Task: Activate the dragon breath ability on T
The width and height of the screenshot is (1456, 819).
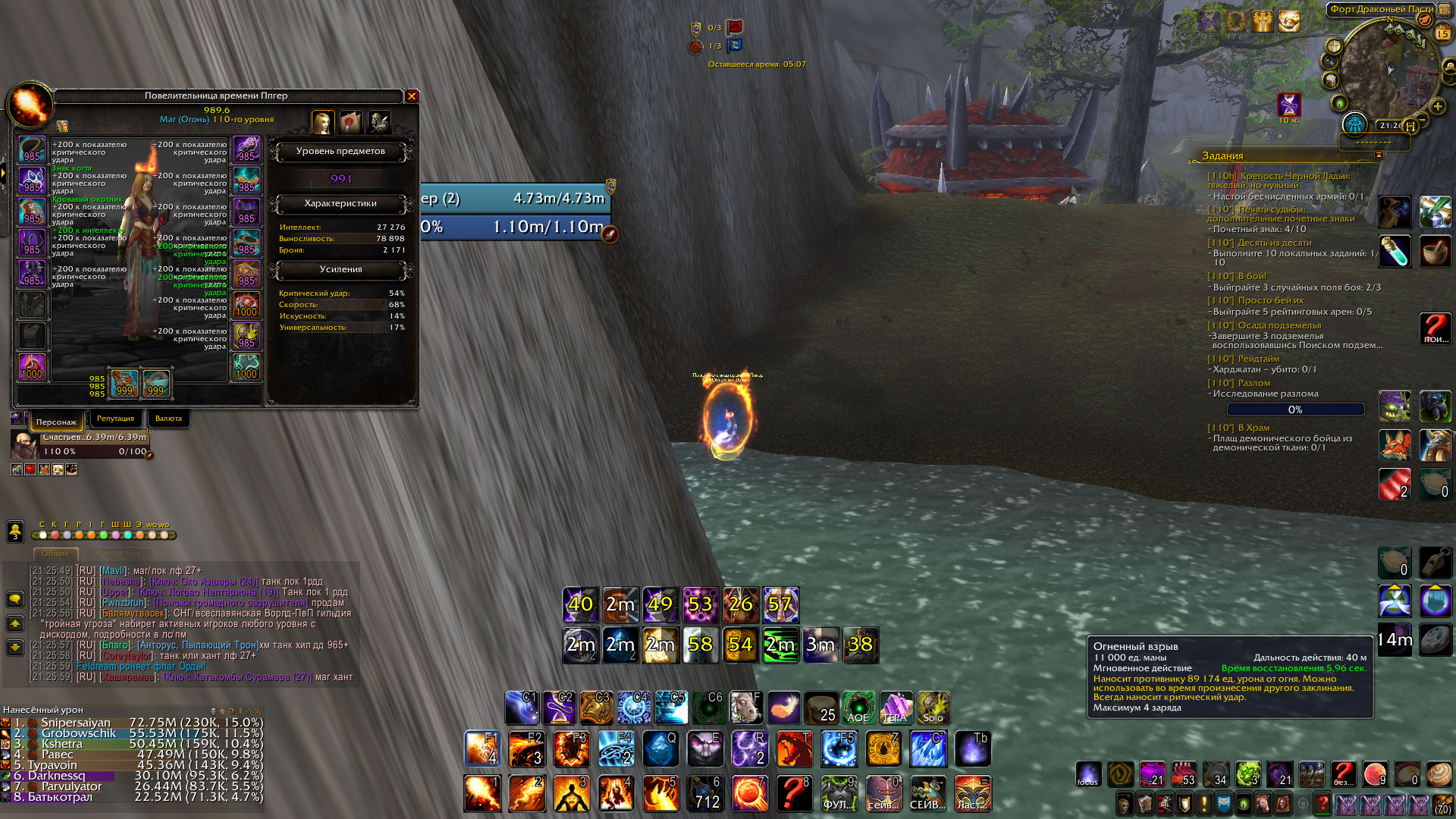Action: (794, 749)
